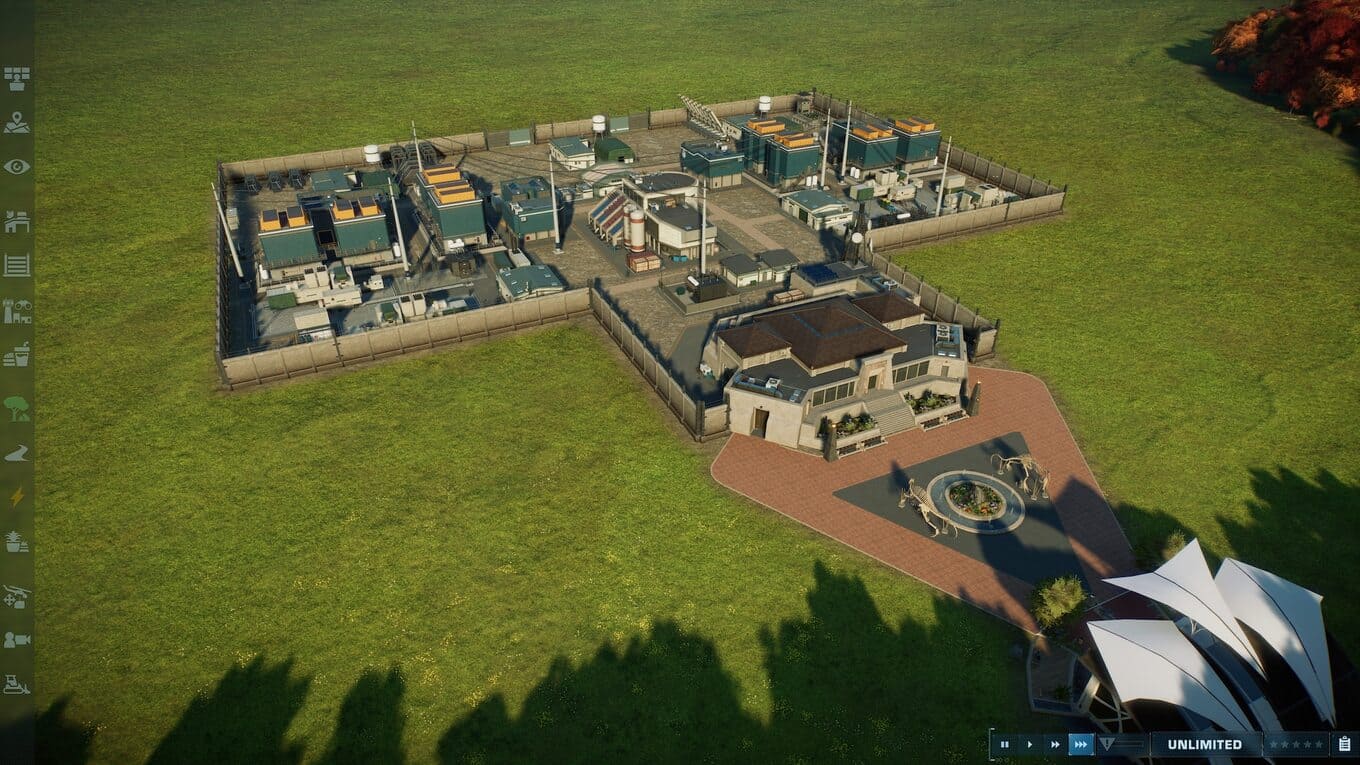Open the lightning bolt power menu

(17, 497)
